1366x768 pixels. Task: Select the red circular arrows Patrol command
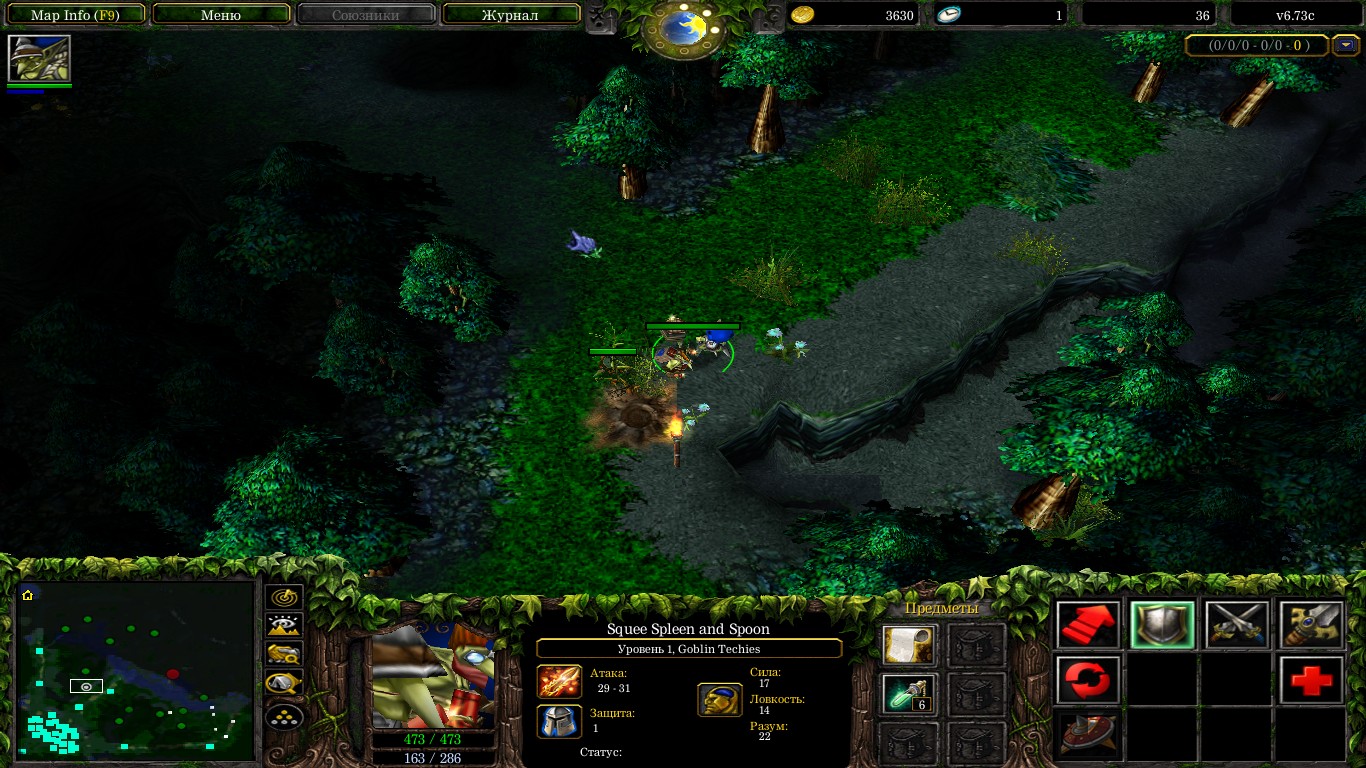click(1088, 680)
